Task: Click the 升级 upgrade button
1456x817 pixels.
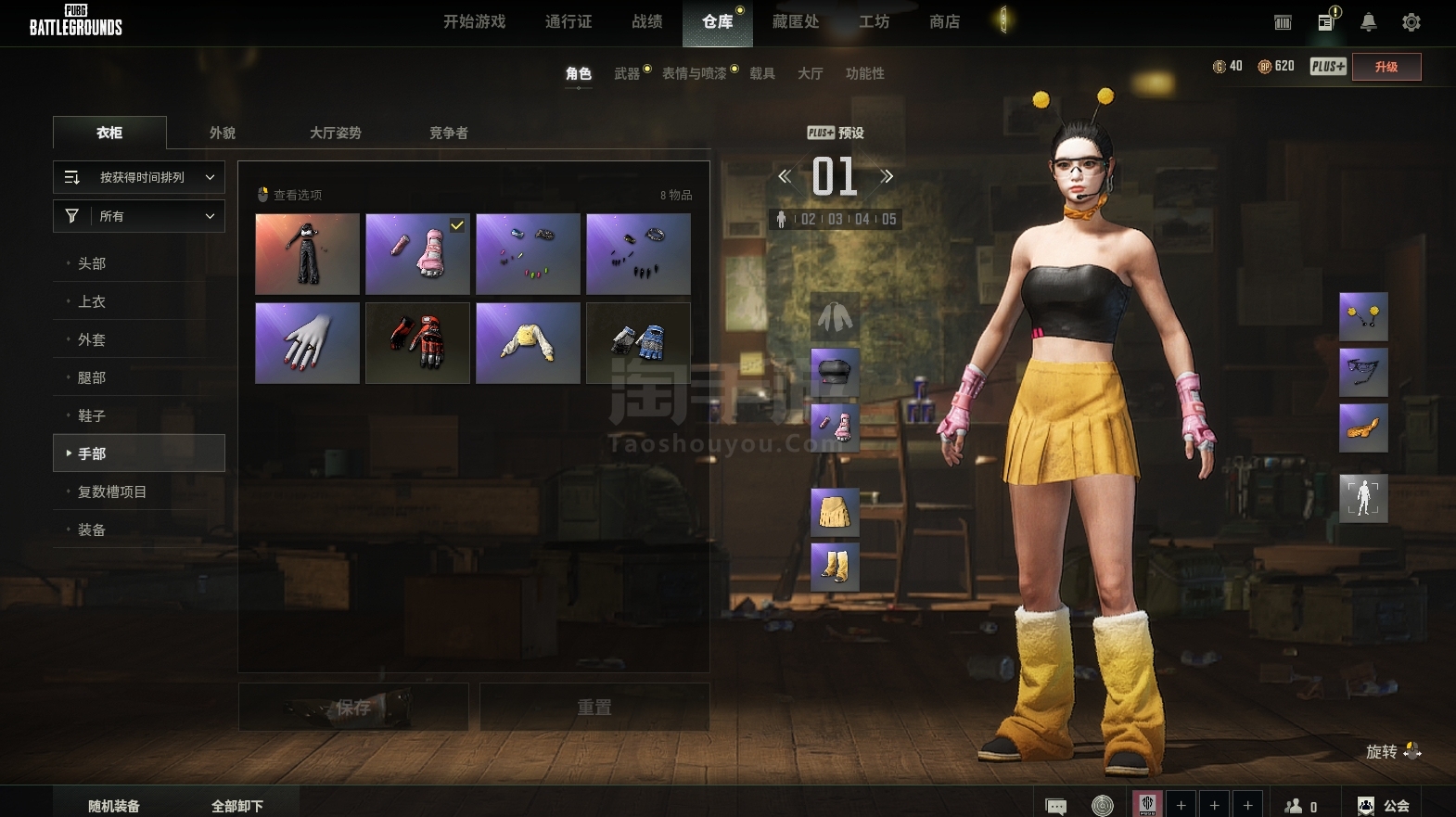Action: click(x=1386, y=67)
